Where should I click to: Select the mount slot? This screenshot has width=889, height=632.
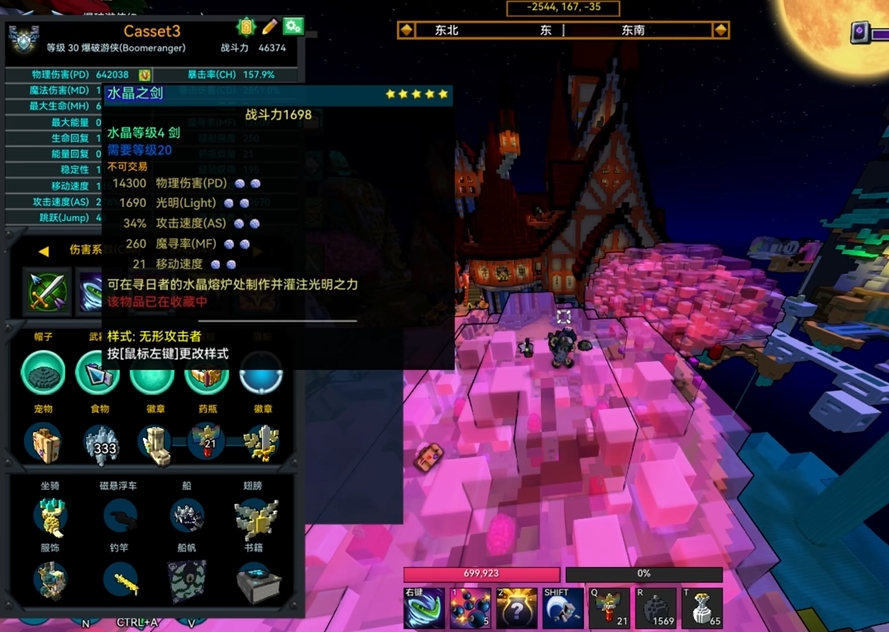[x=49, y=516]
